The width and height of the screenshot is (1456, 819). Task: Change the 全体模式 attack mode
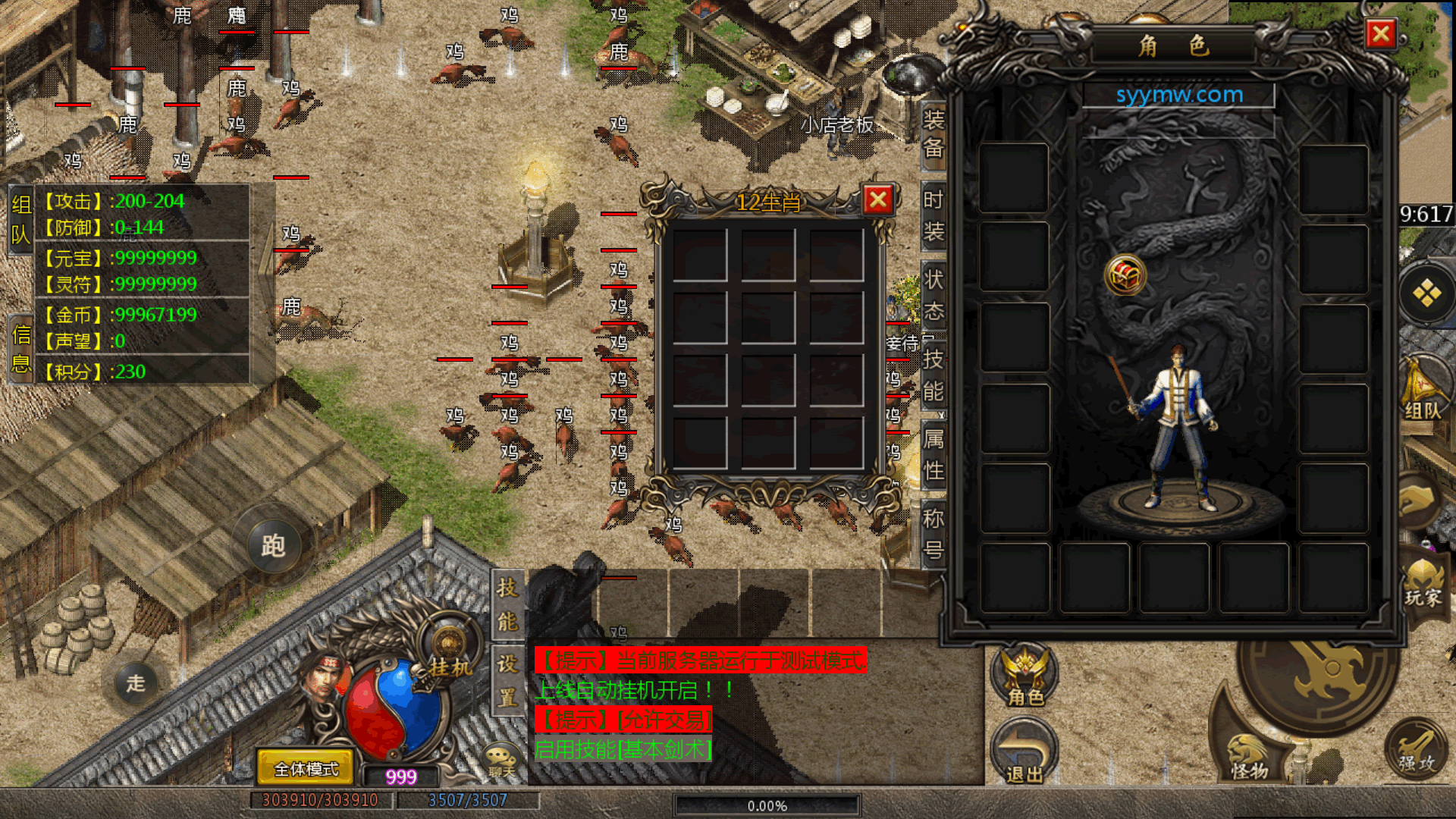coord(306,769)
